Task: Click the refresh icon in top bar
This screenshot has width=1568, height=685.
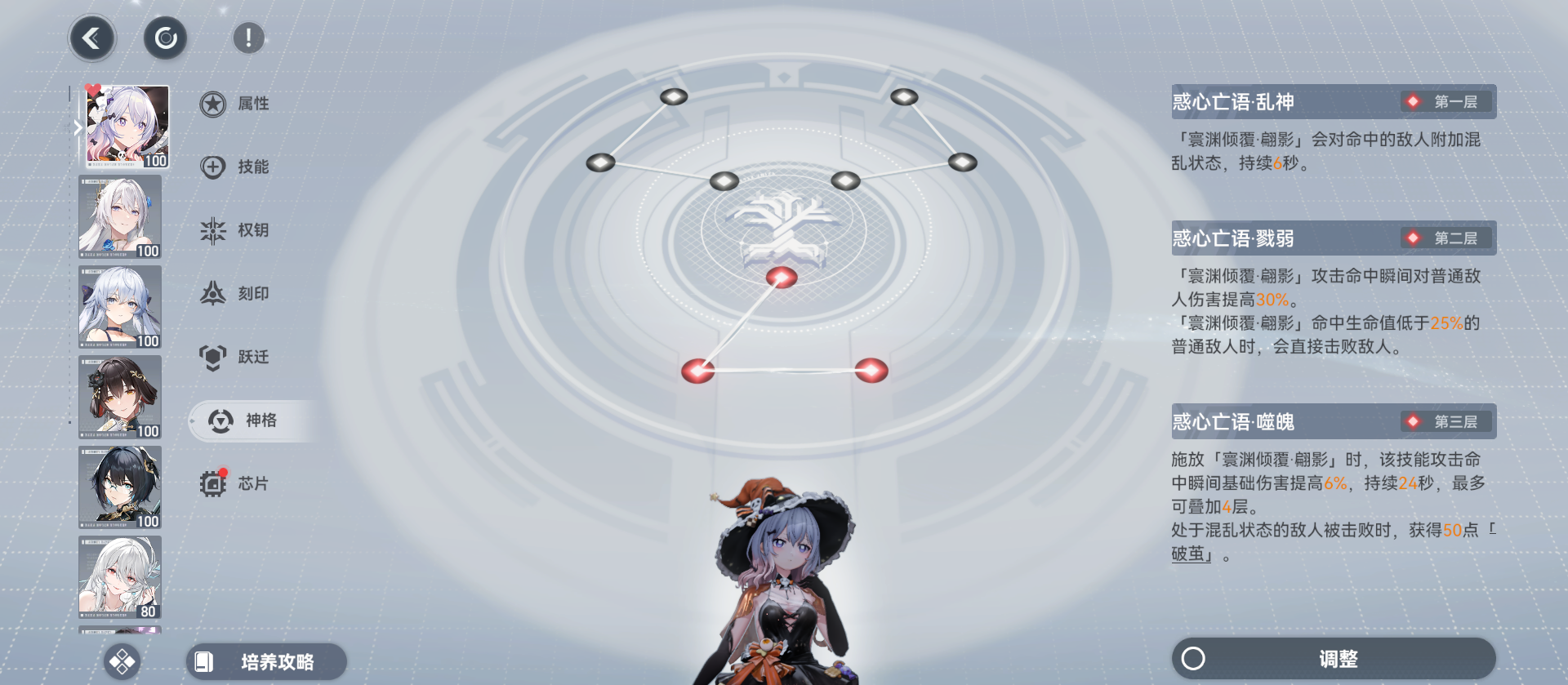Action: 165,38
